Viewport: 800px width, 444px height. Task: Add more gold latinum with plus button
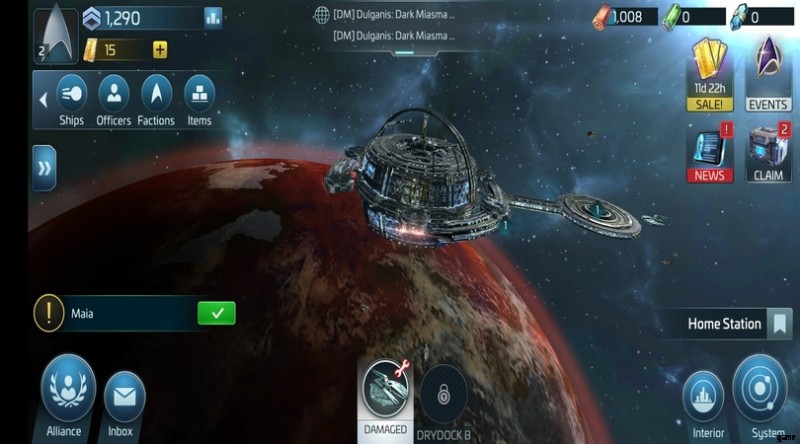coord(160,50)
